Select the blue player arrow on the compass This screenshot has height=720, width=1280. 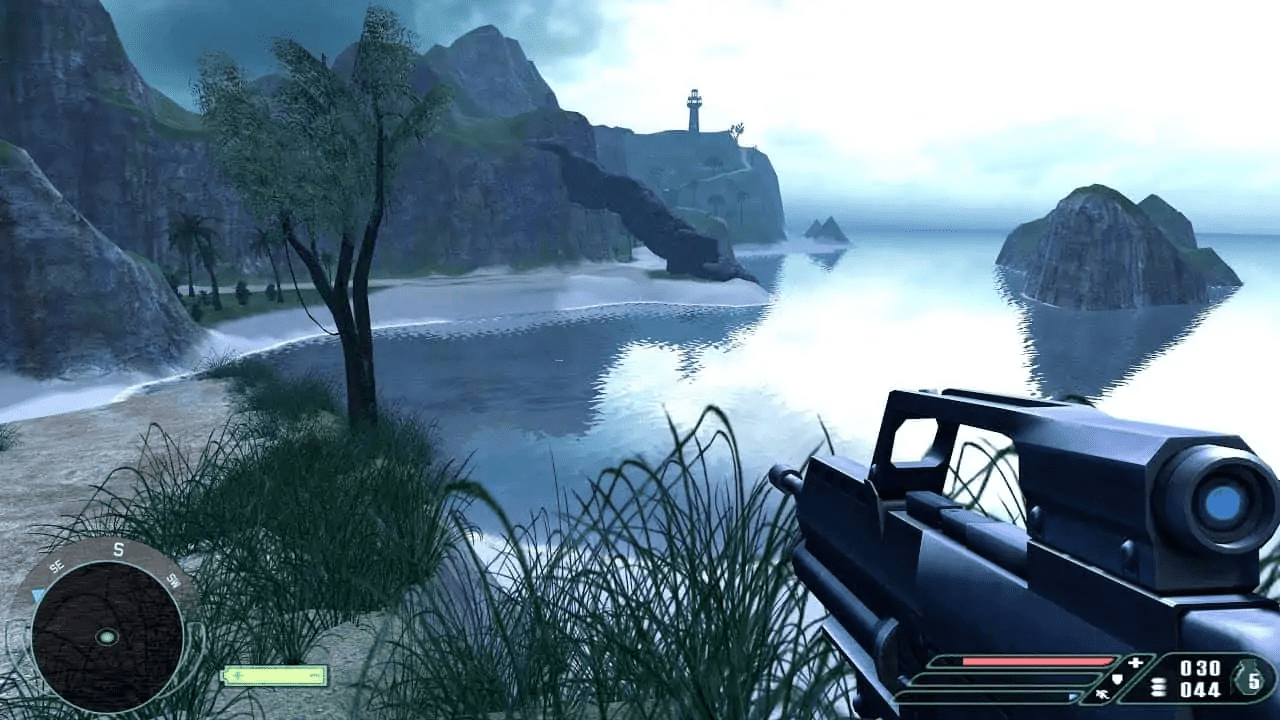[x=36, y=594]
